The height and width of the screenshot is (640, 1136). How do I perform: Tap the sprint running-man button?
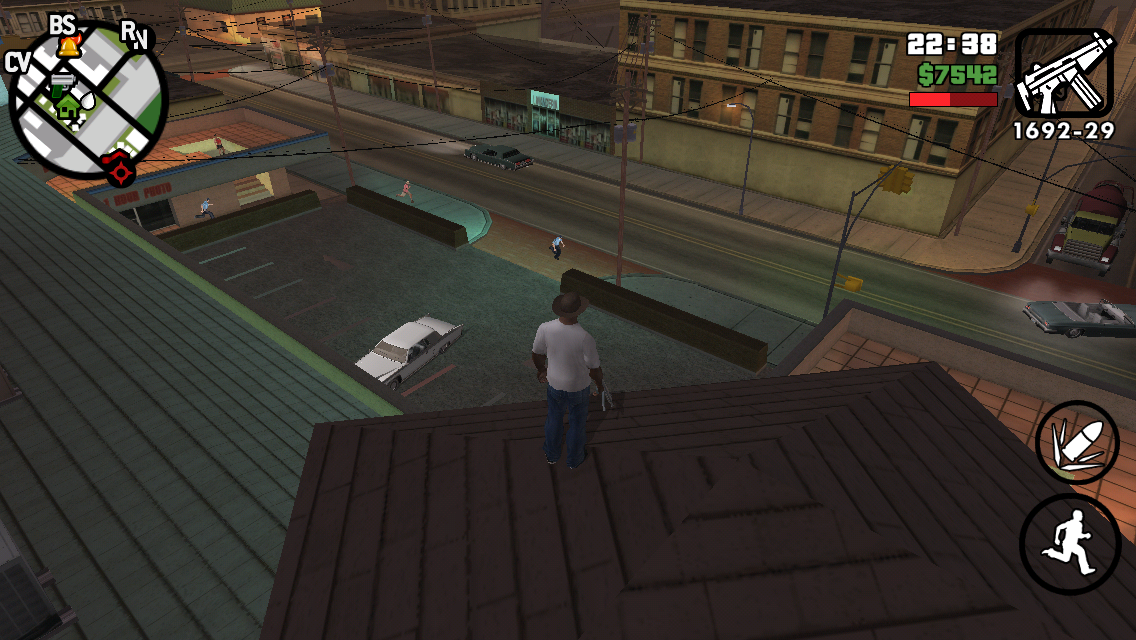click(1070, 543)
